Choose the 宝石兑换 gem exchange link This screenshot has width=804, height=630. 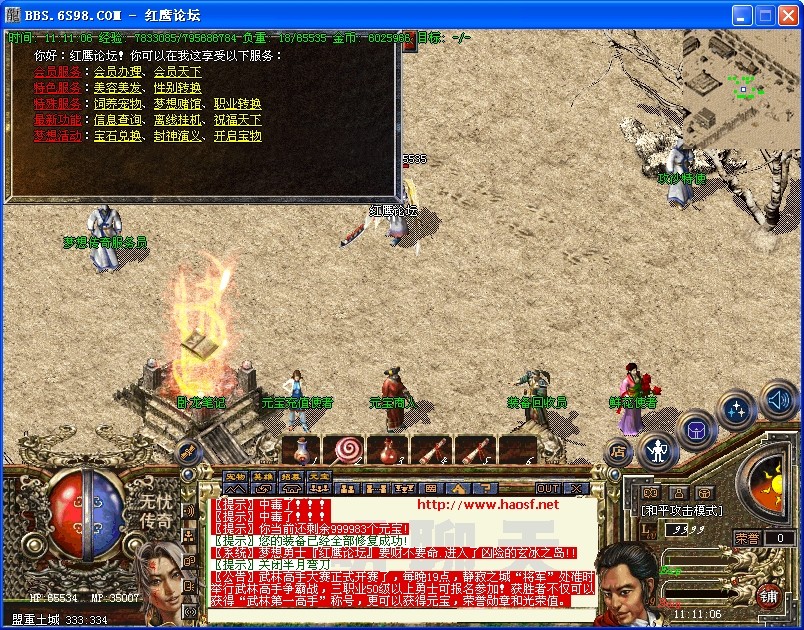coord(118,136)
